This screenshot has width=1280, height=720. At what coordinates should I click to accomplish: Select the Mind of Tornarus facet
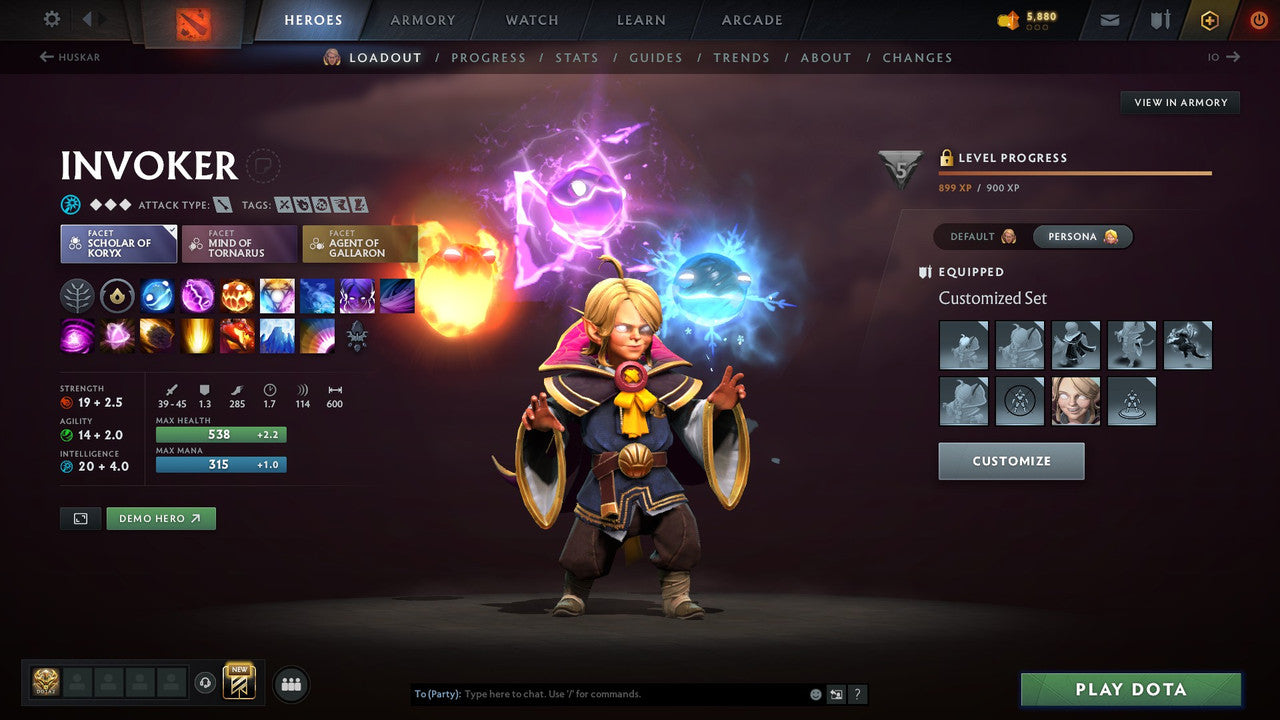tap(239, 242)
